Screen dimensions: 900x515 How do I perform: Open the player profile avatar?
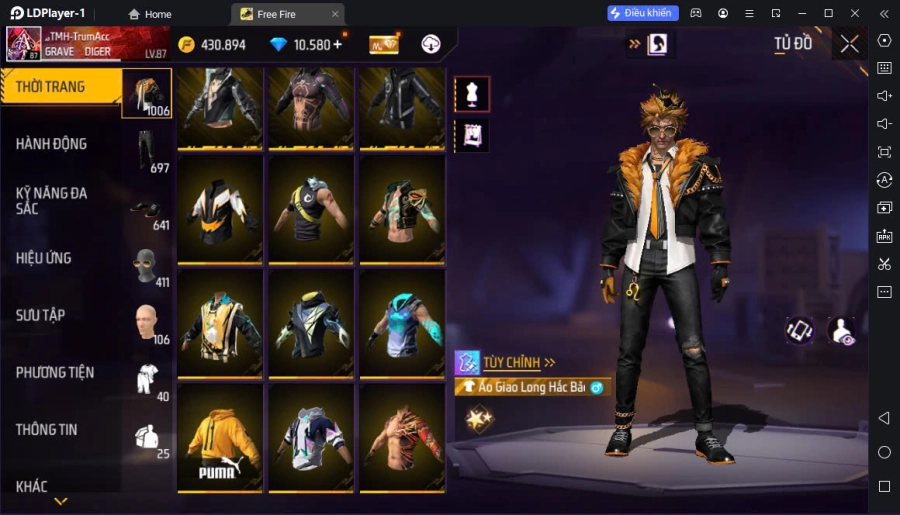pos(24,44)
